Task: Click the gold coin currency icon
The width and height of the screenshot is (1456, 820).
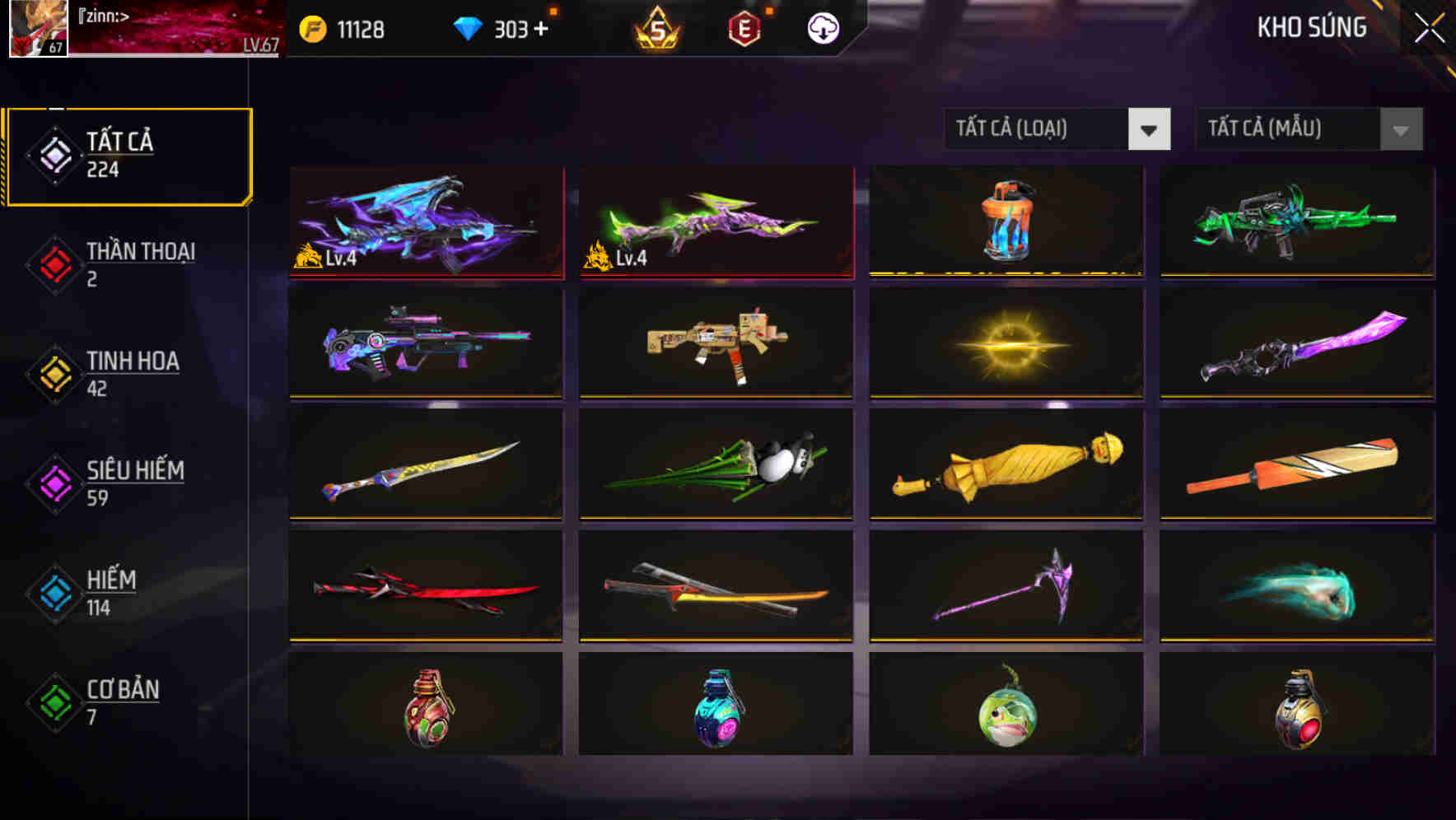Action: point(311,27)
